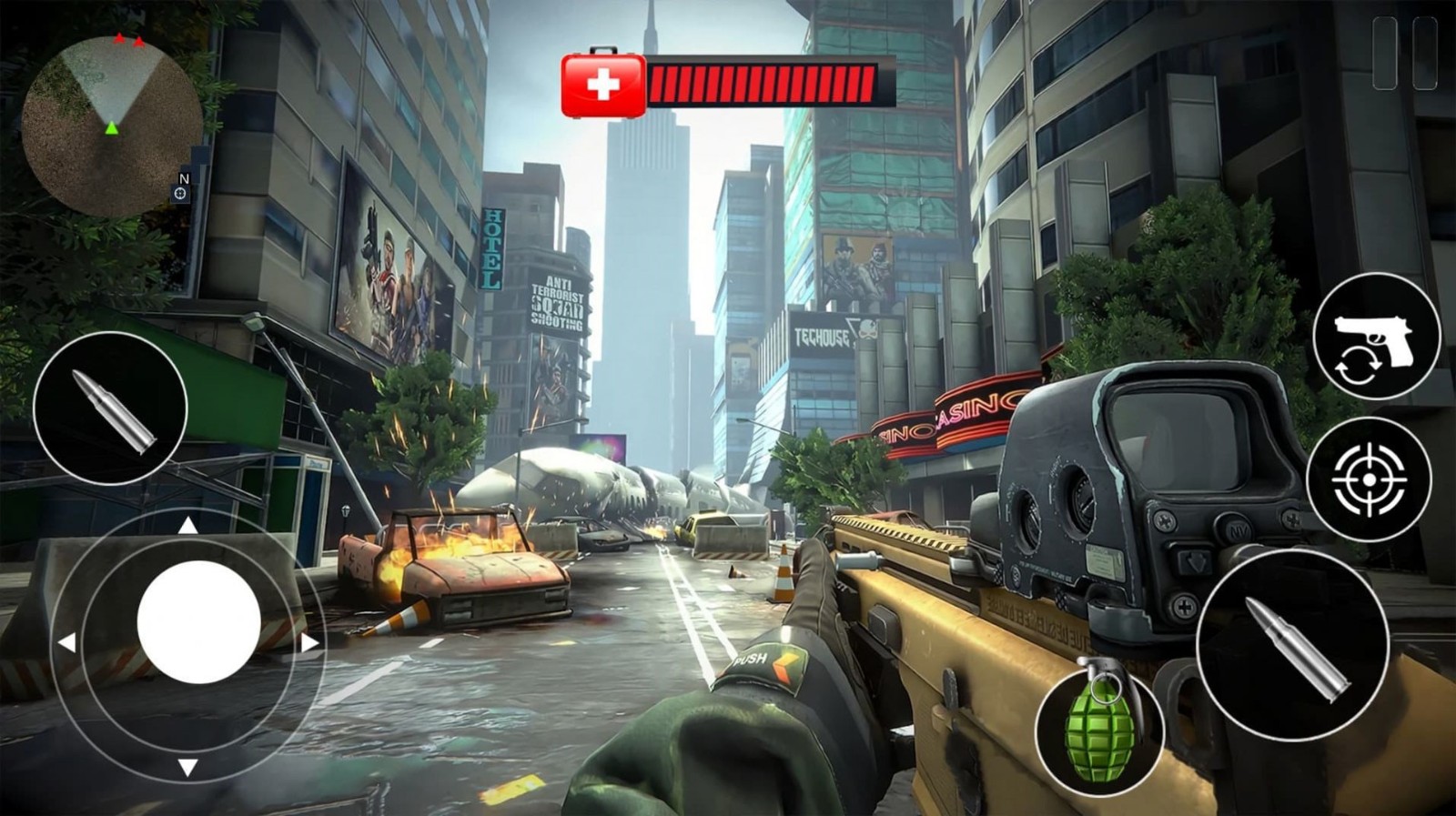
Task: Click the joystick's up arrow
Action: point(187,525)
